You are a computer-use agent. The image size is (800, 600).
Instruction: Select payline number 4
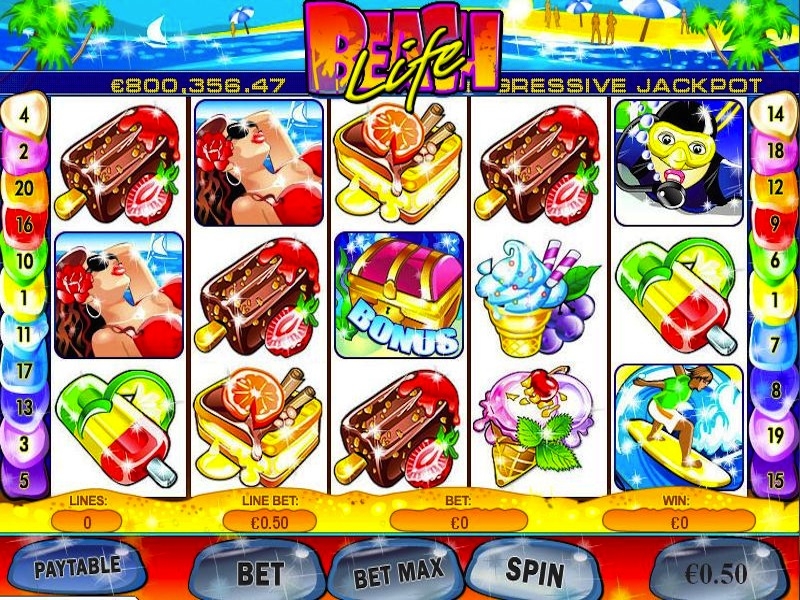point(24,112)
